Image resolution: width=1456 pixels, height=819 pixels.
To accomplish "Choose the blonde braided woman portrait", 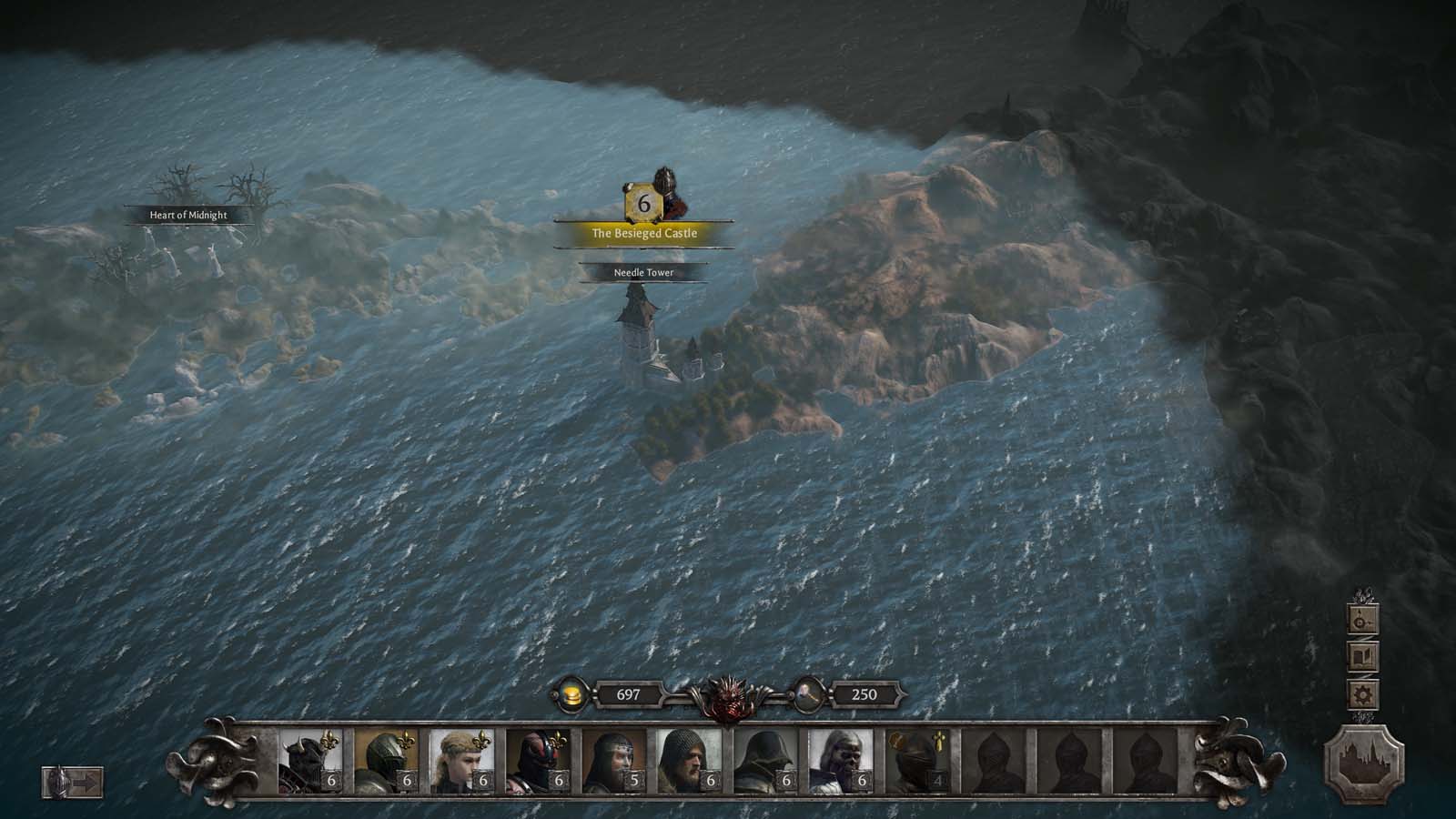I will [x=460, y=760].
